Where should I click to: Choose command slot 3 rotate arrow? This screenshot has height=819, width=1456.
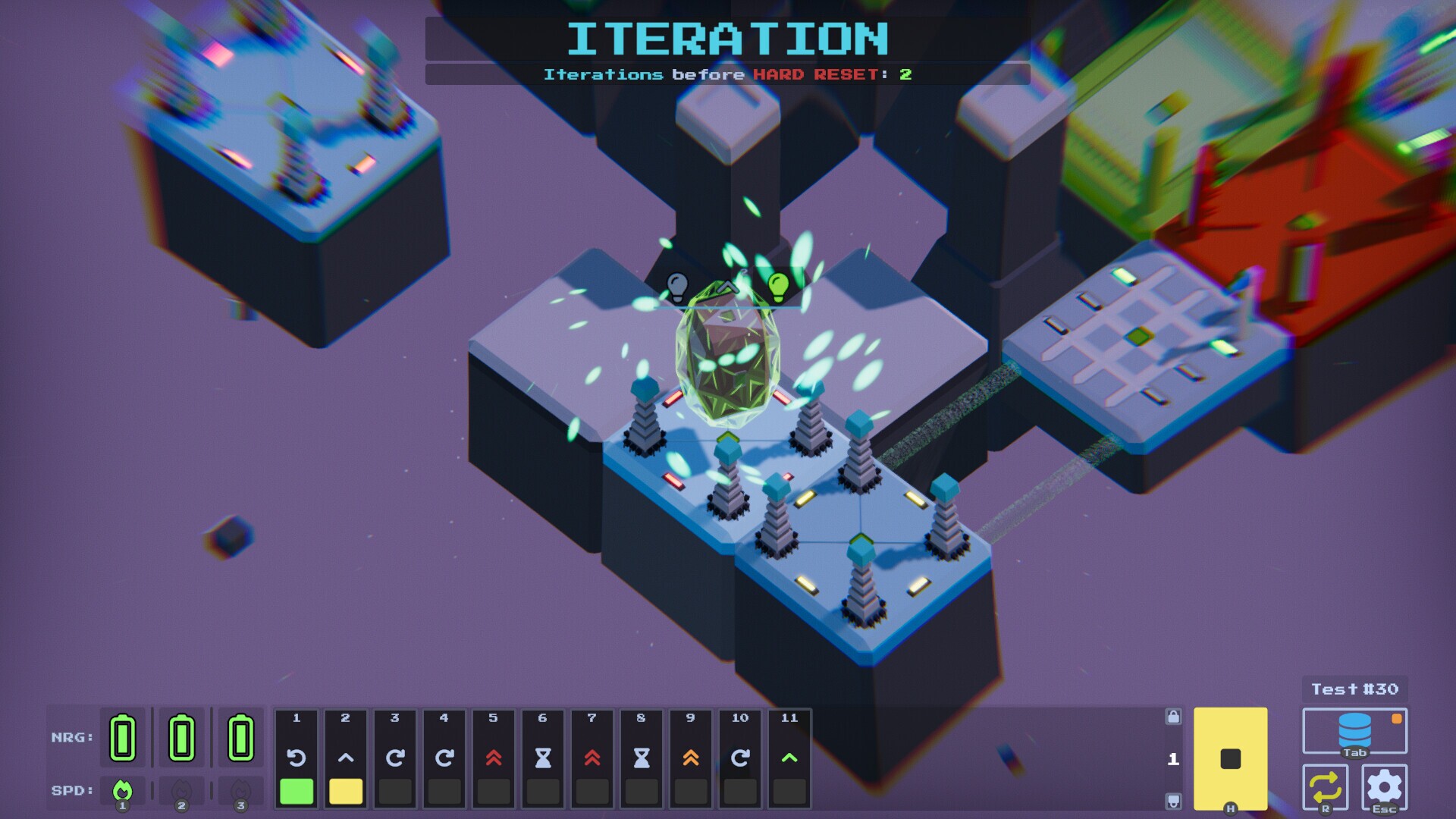[x=395, y=758]
